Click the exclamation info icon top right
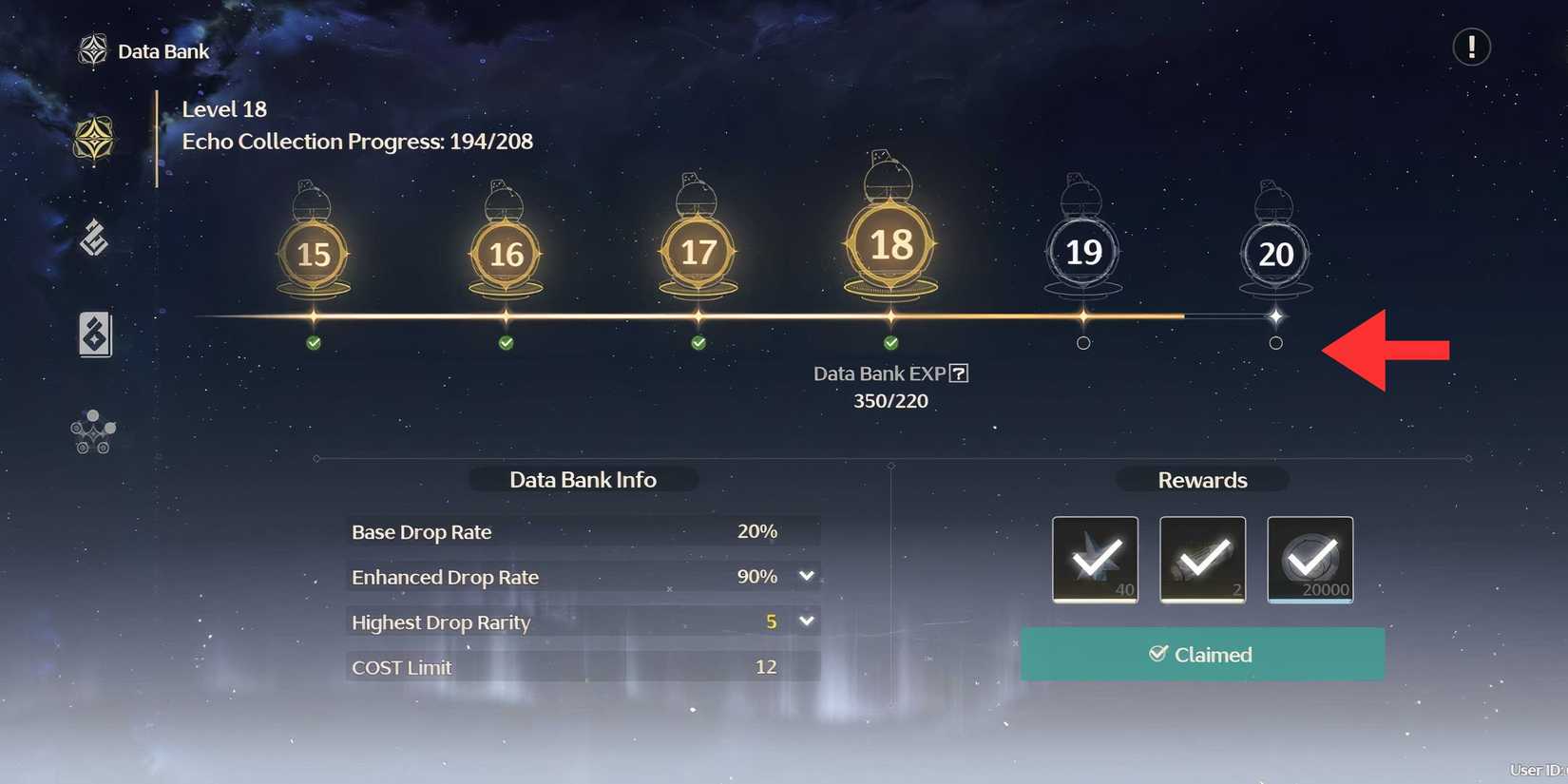This screenshot has height=784, width=1568. coord(1471,47)
